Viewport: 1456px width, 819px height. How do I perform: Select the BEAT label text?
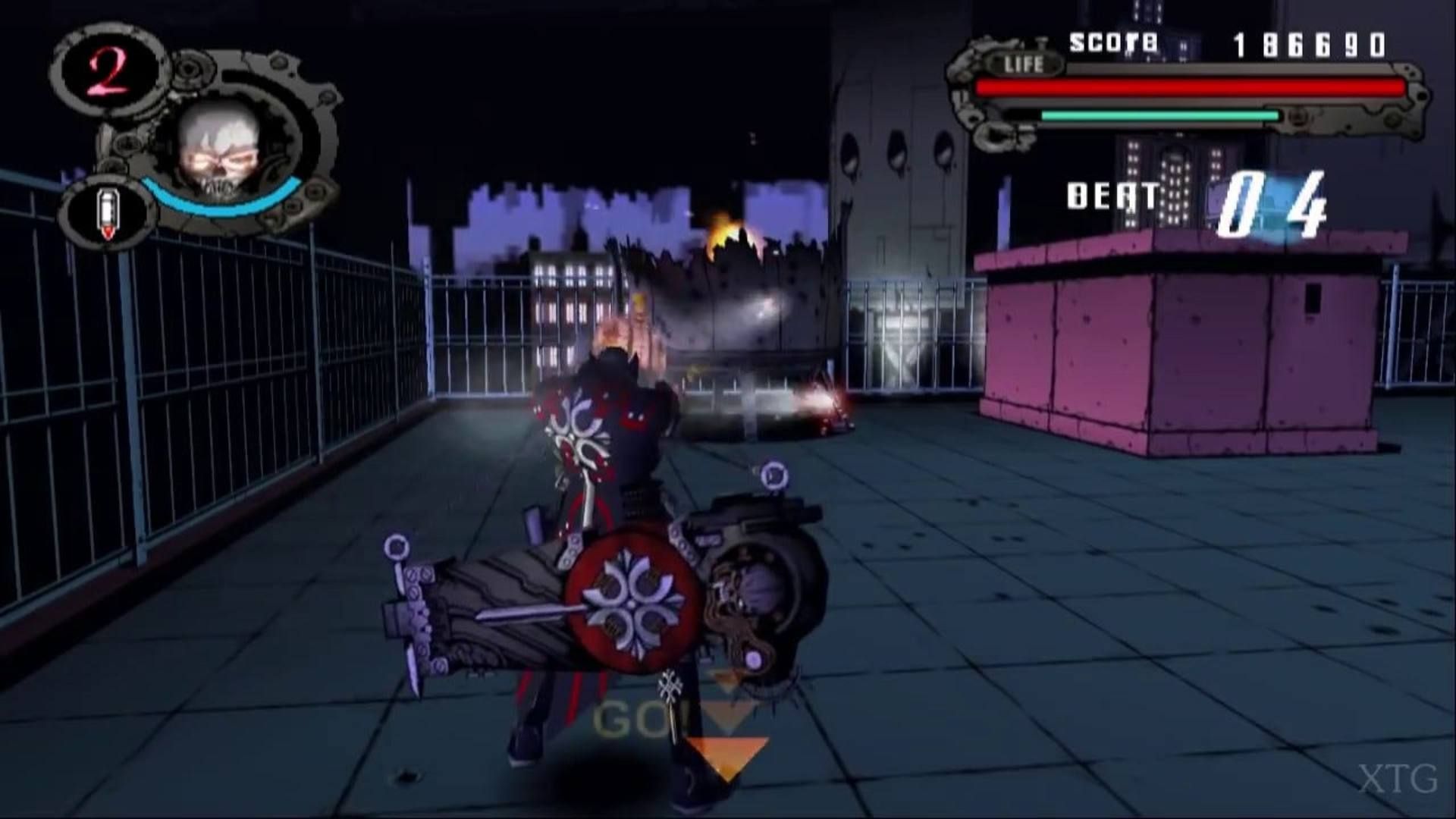coord(1111,196)
